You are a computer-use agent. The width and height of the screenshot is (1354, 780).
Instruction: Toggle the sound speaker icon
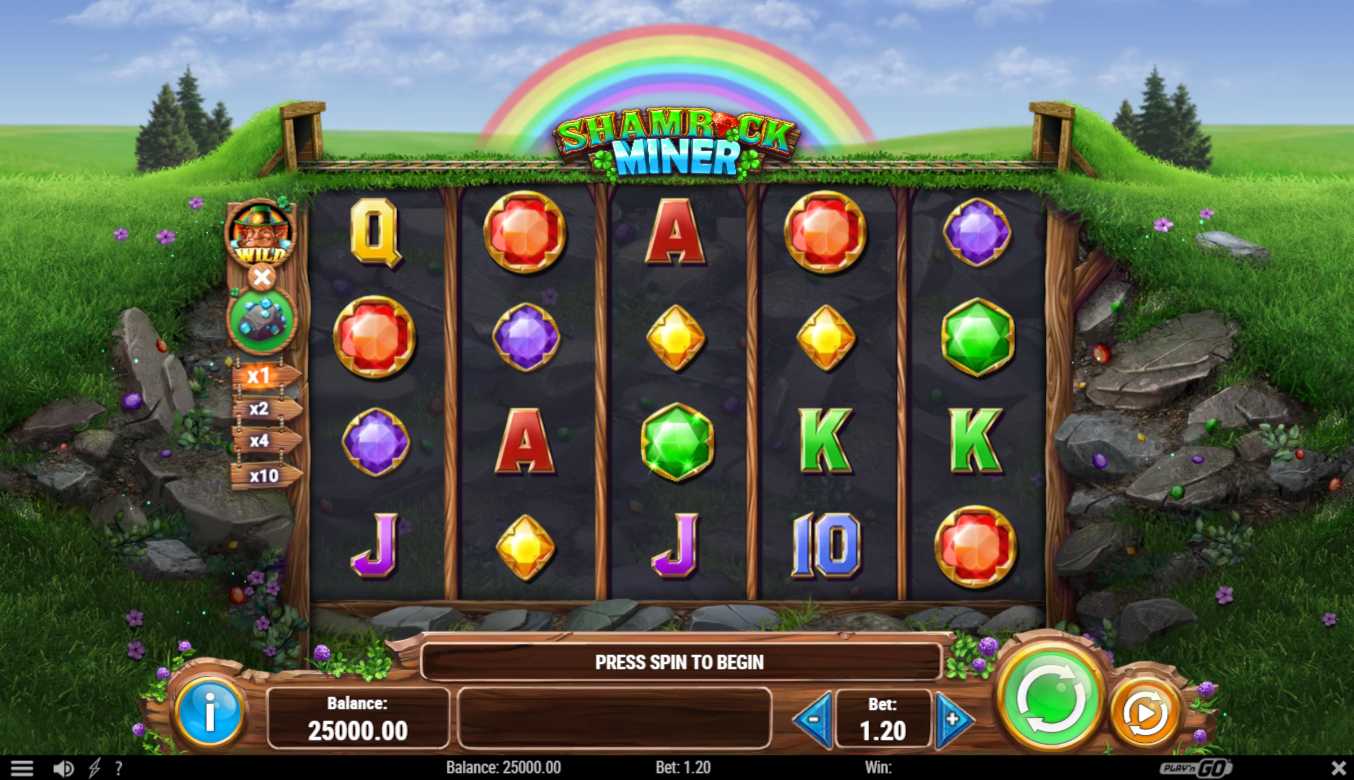(x=63, y=768)
